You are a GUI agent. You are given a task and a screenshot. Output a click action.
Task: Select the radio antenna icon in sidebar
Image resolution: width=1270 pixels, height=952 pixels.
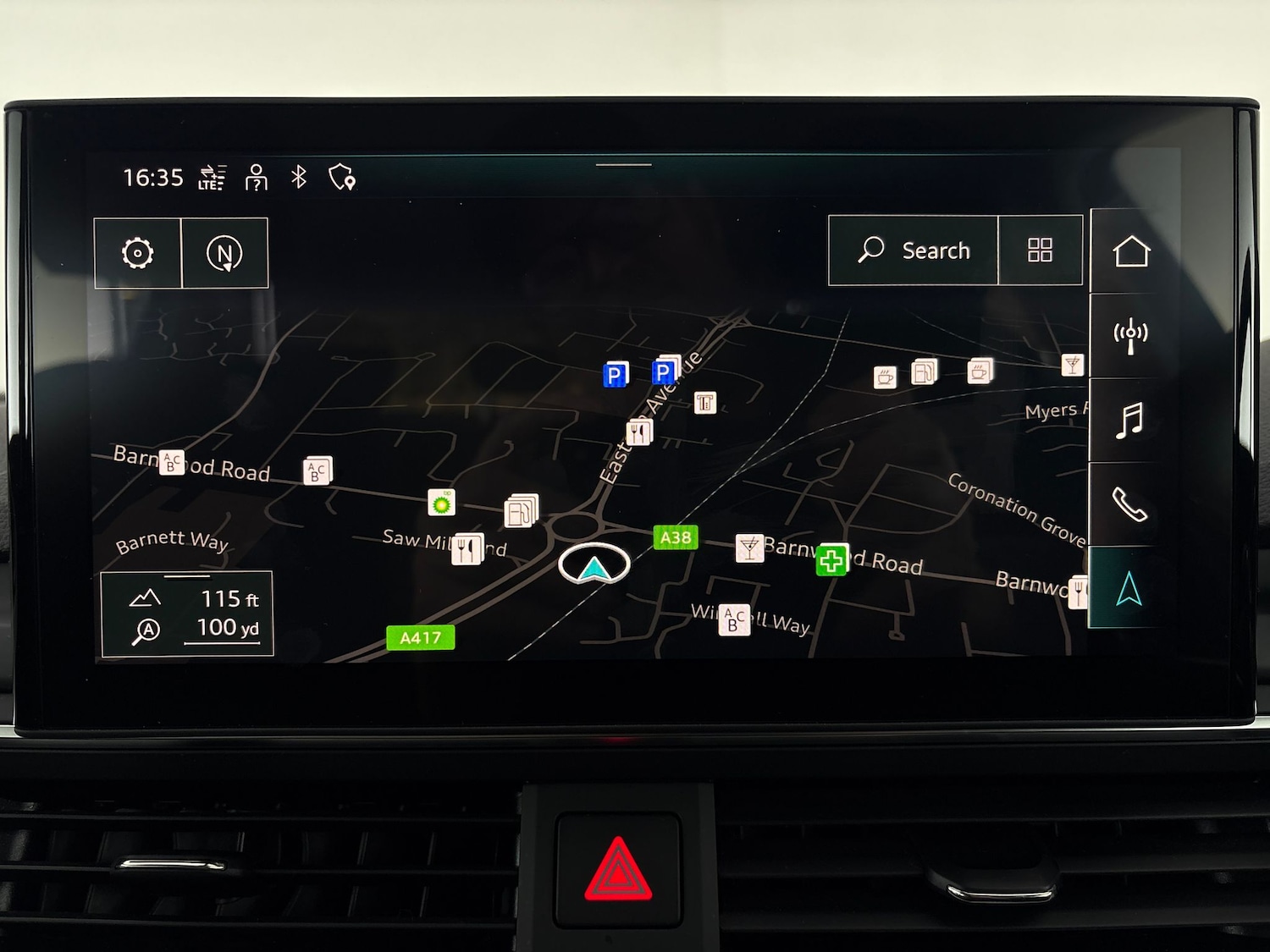tap(1129, 333)
